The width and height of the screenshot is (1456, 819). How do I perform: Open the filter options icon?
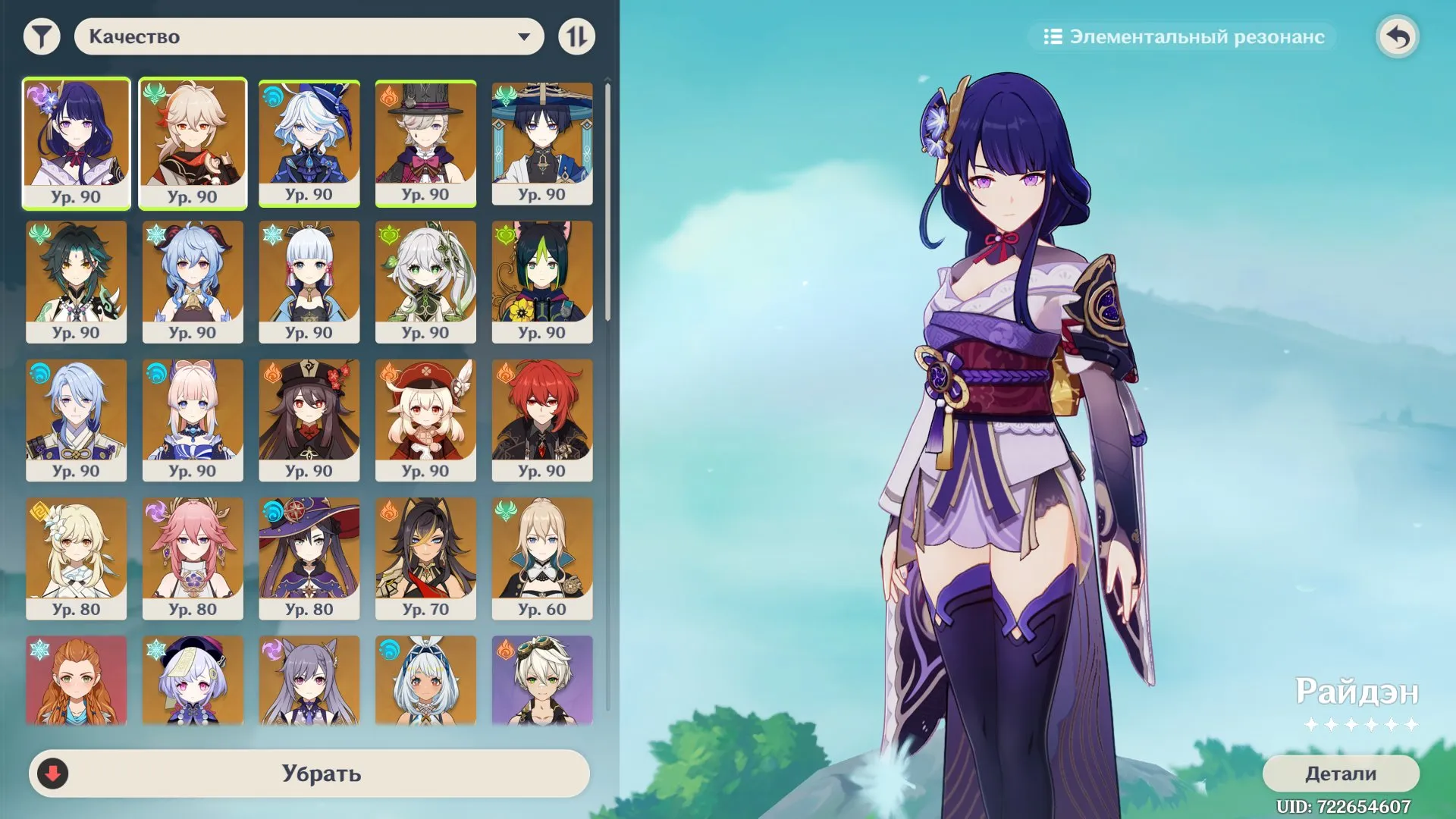coord(42,36)
